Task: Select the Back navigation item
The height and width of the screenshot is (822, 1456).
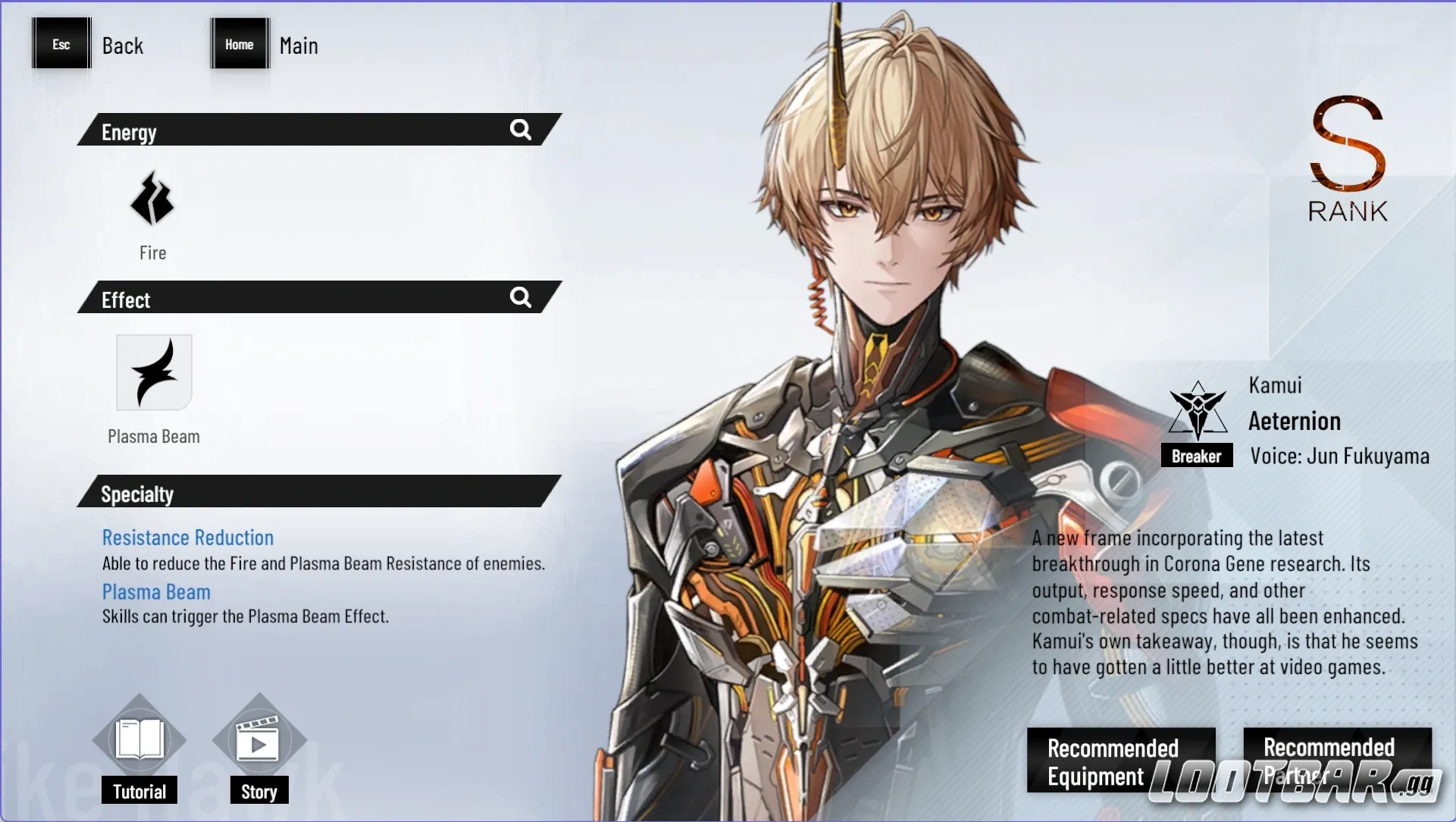Action: click(124, 45)
